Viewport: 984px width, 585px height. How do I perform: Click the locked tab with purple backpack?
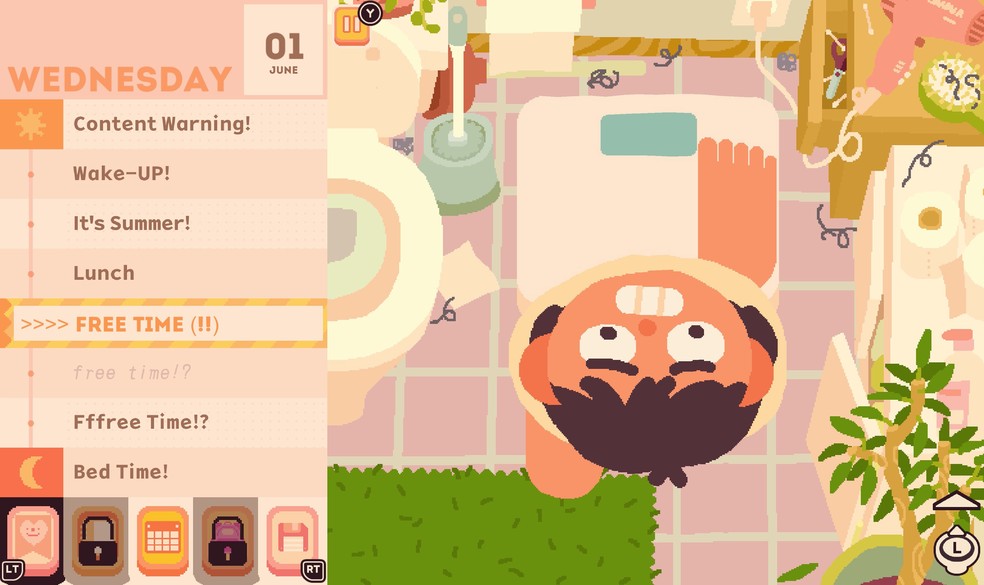227,540
